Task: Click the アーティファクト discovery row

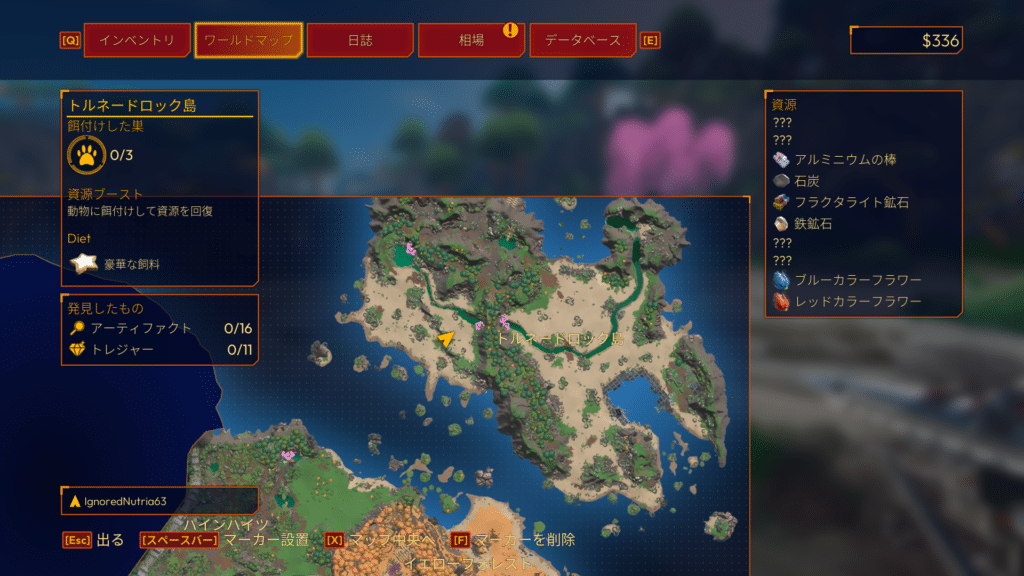Action: pyautogui.click(x=150, y=328)
